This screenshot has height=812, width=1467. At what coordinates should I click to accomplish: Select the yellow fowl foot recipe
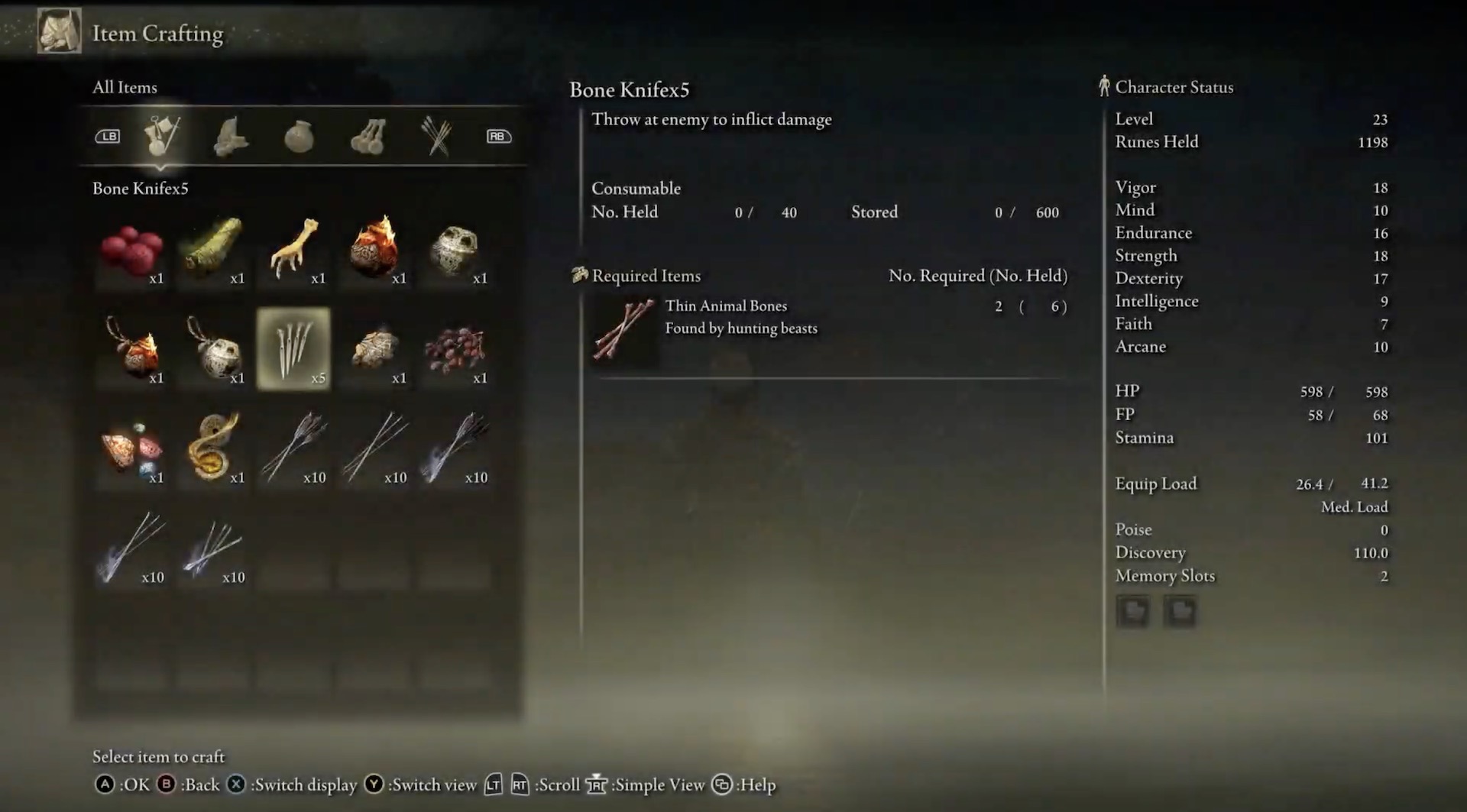(x=294, y=251)
